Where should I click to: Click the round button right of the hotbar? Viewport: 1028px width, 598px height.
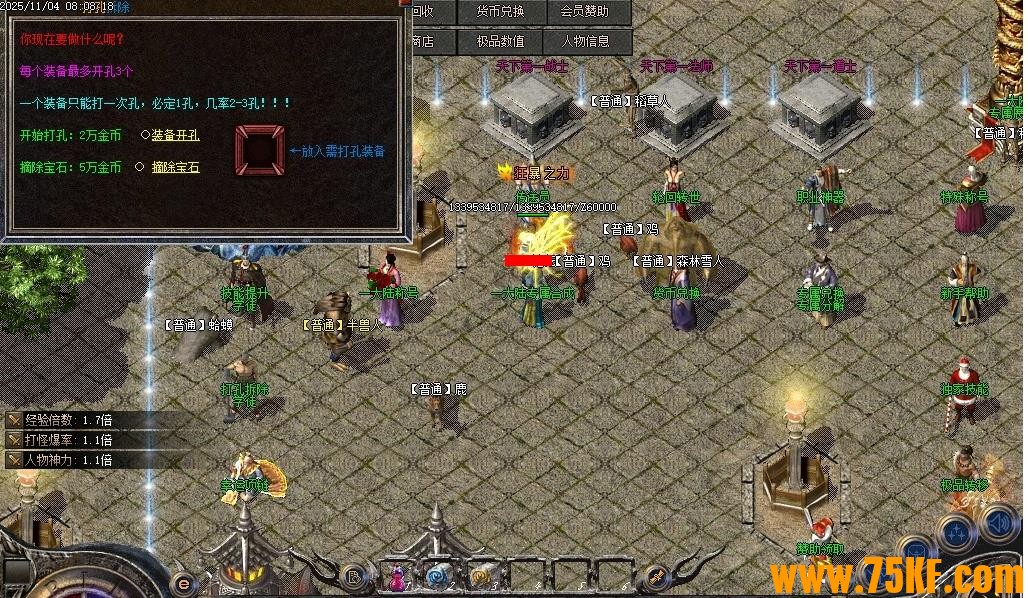click(x=656, y=576)
